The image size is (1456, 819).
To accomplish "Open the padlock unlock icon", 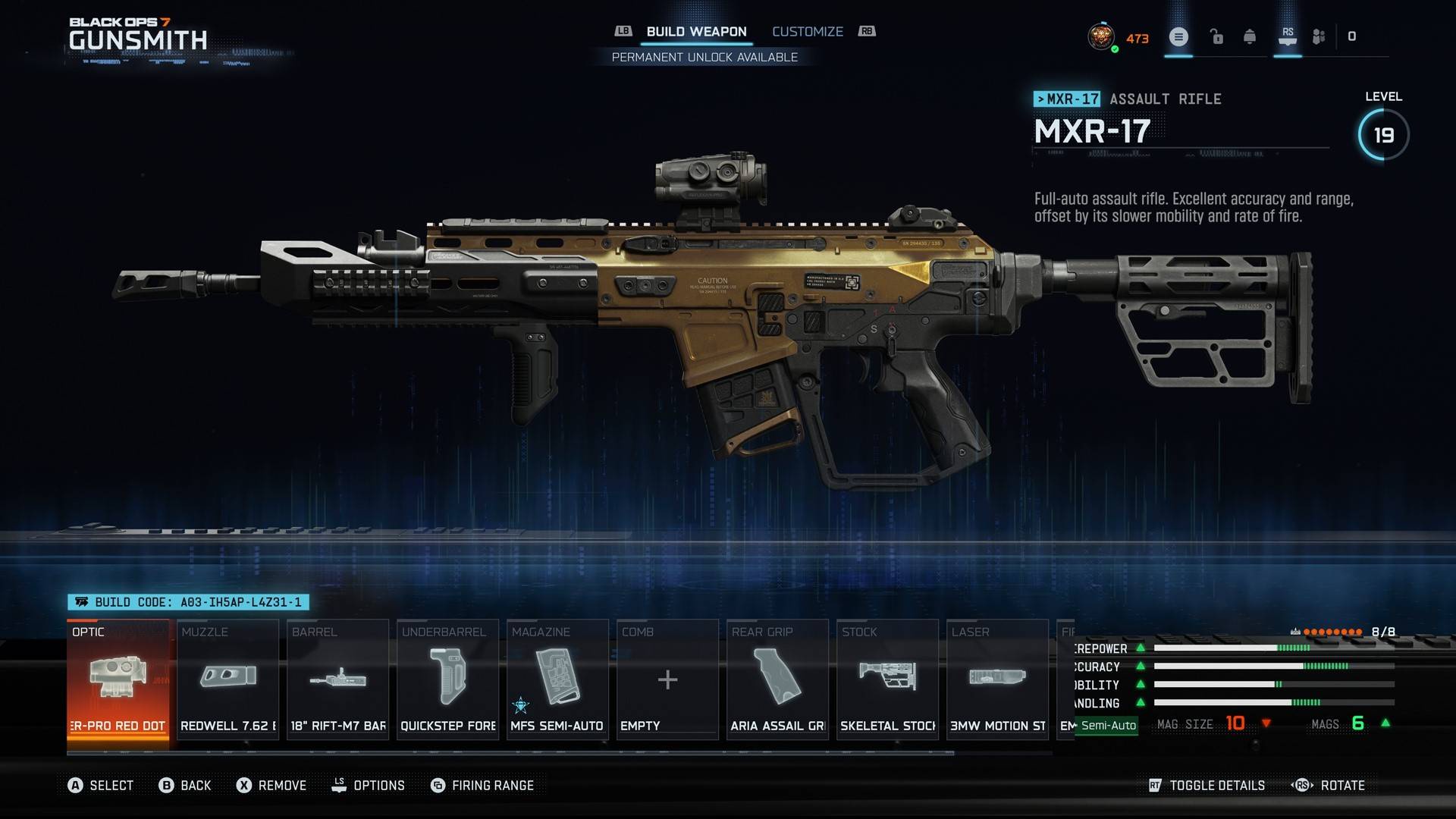I will [x=1216, y=36].
